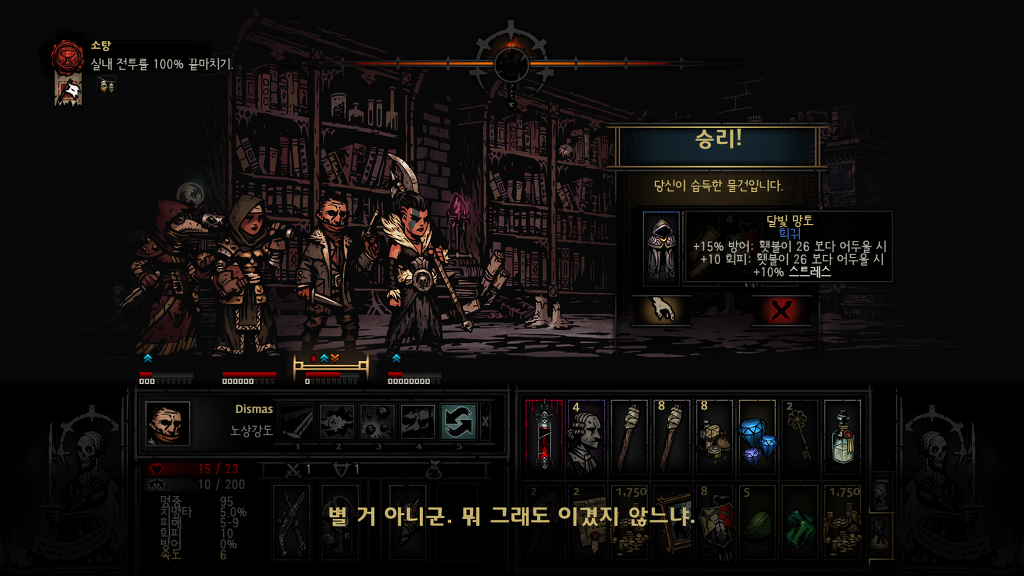Select Dismas's first combat skill

(x=296, y=422)
